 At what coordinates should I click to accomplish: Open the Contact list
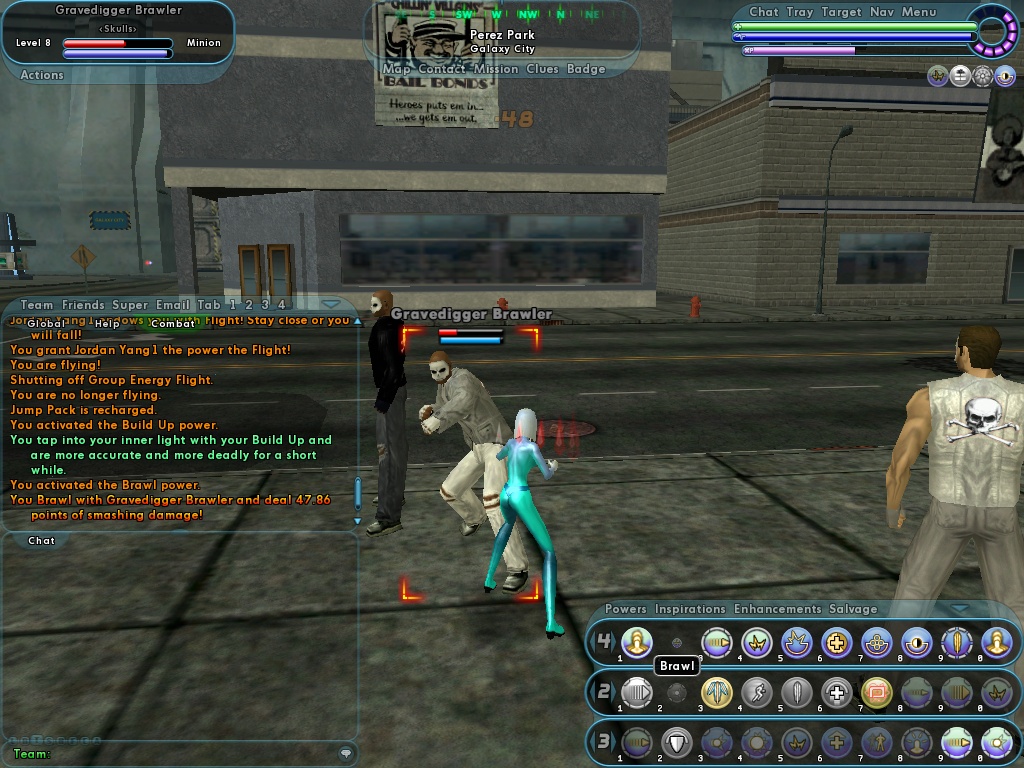441,69
